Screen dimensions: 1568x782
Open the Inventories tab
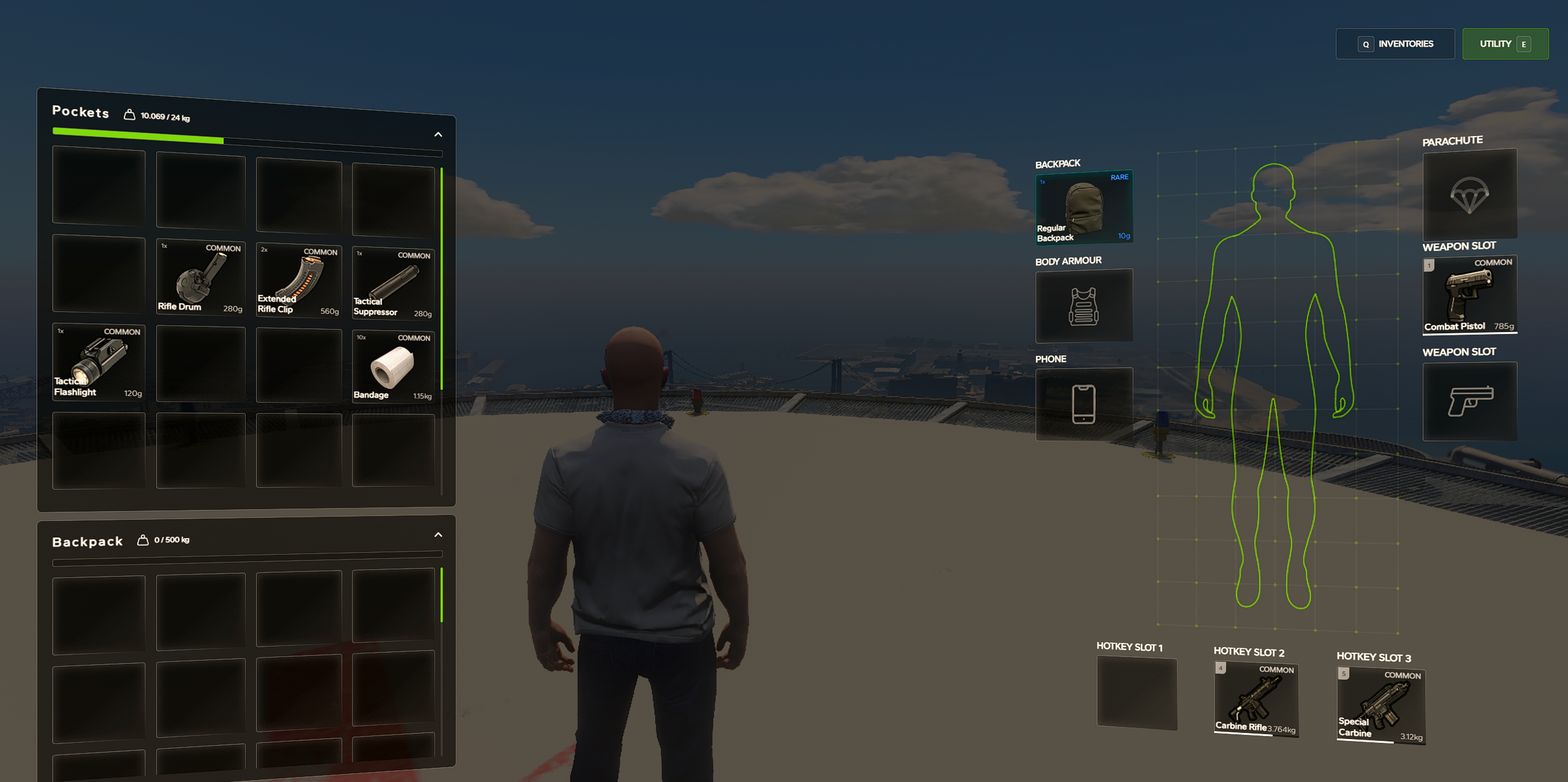1395,44
